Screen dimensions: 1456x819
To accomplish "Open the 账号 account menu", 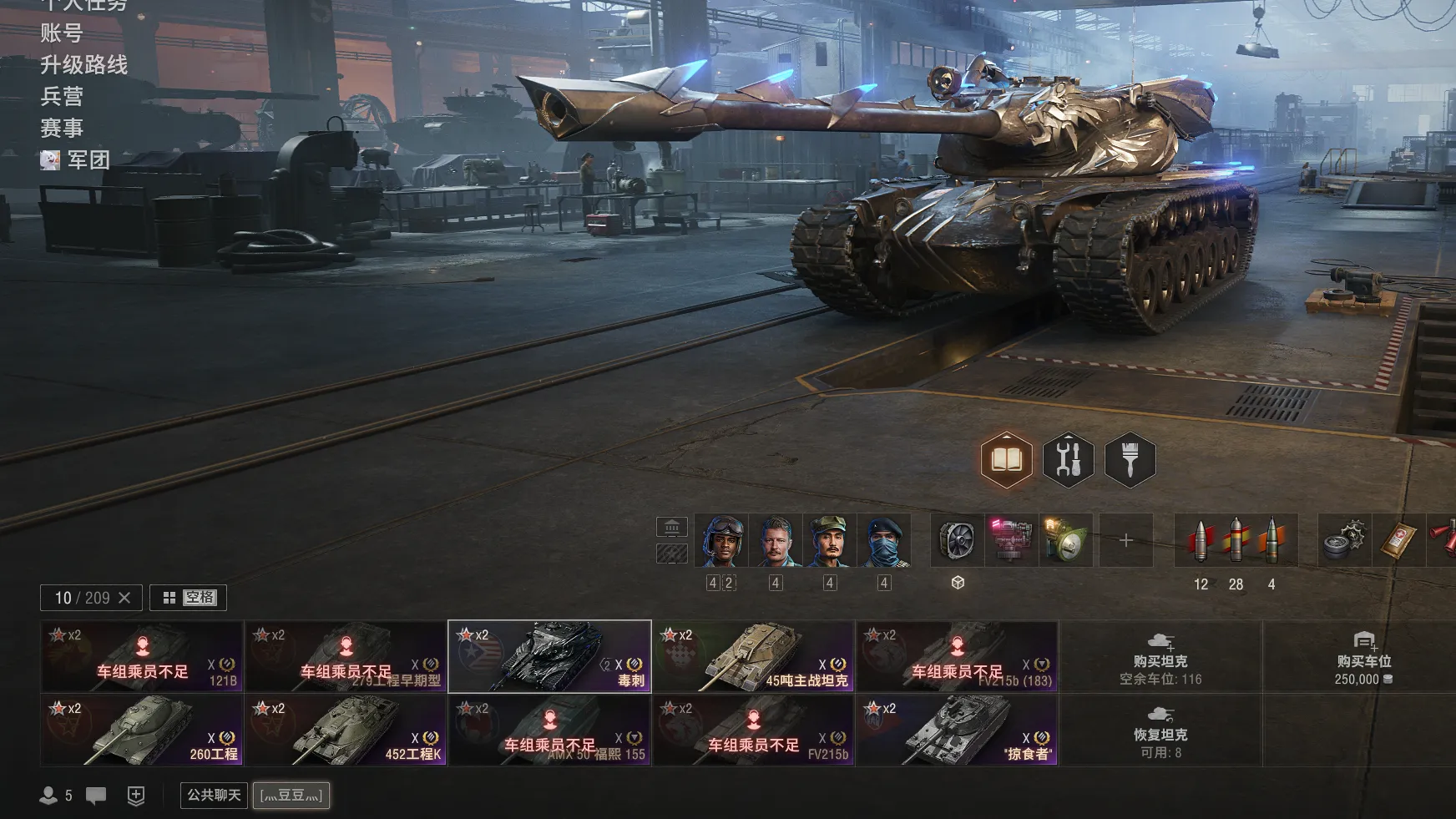I will (62, 33).
